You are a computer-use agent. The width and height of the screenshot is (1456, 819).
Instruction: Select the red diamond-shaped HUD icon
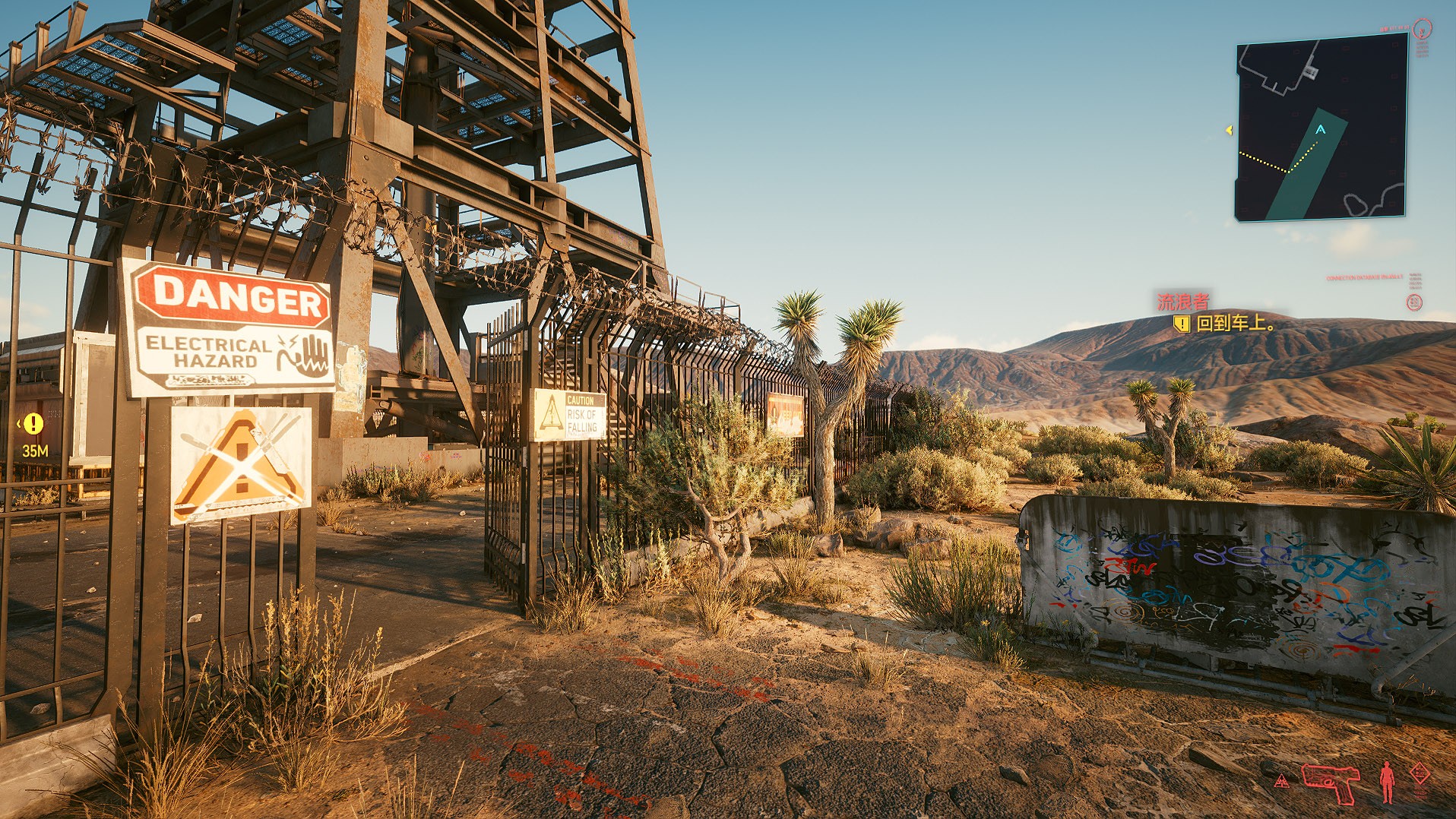[1420, 773]
